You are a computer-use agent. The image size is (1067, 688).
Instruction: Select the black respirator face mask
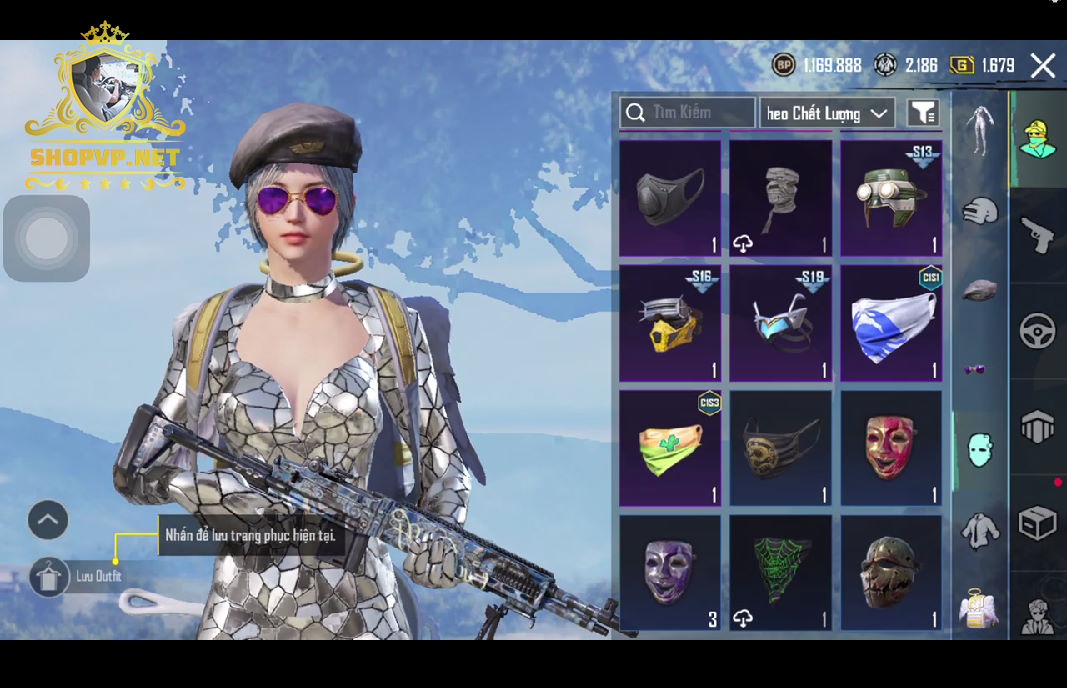point(670,197)
